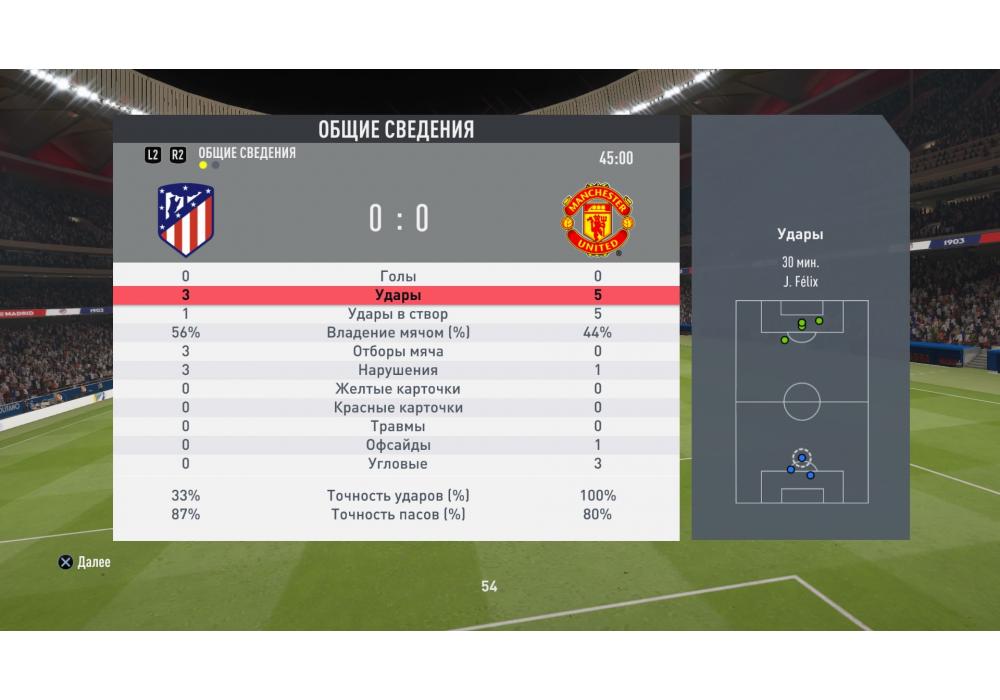Screen dimensions: 1000x700
Task: Select the circled shot marker on the pitch map
Action: coord(802,458)
